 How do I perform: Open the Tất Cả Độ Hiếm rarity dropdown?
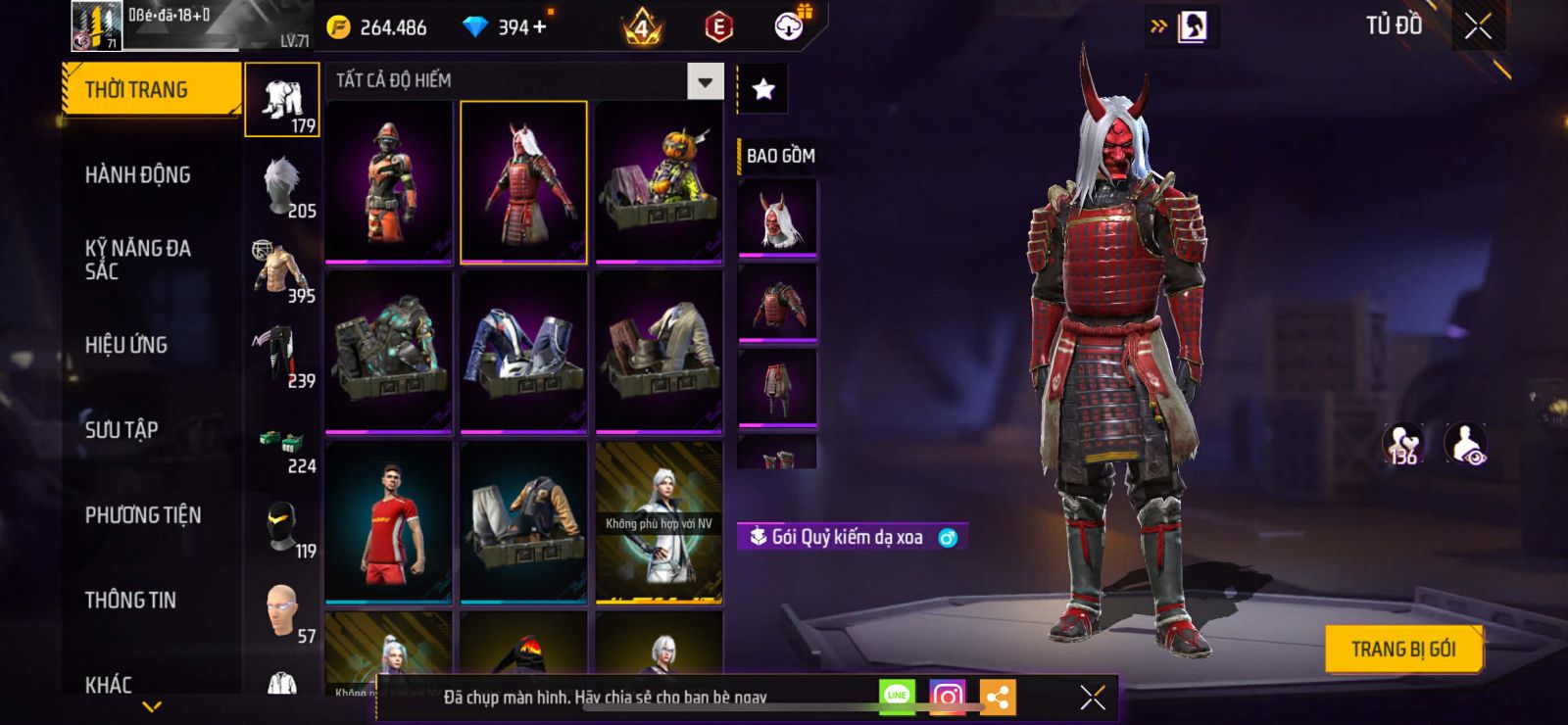(705, 82)
